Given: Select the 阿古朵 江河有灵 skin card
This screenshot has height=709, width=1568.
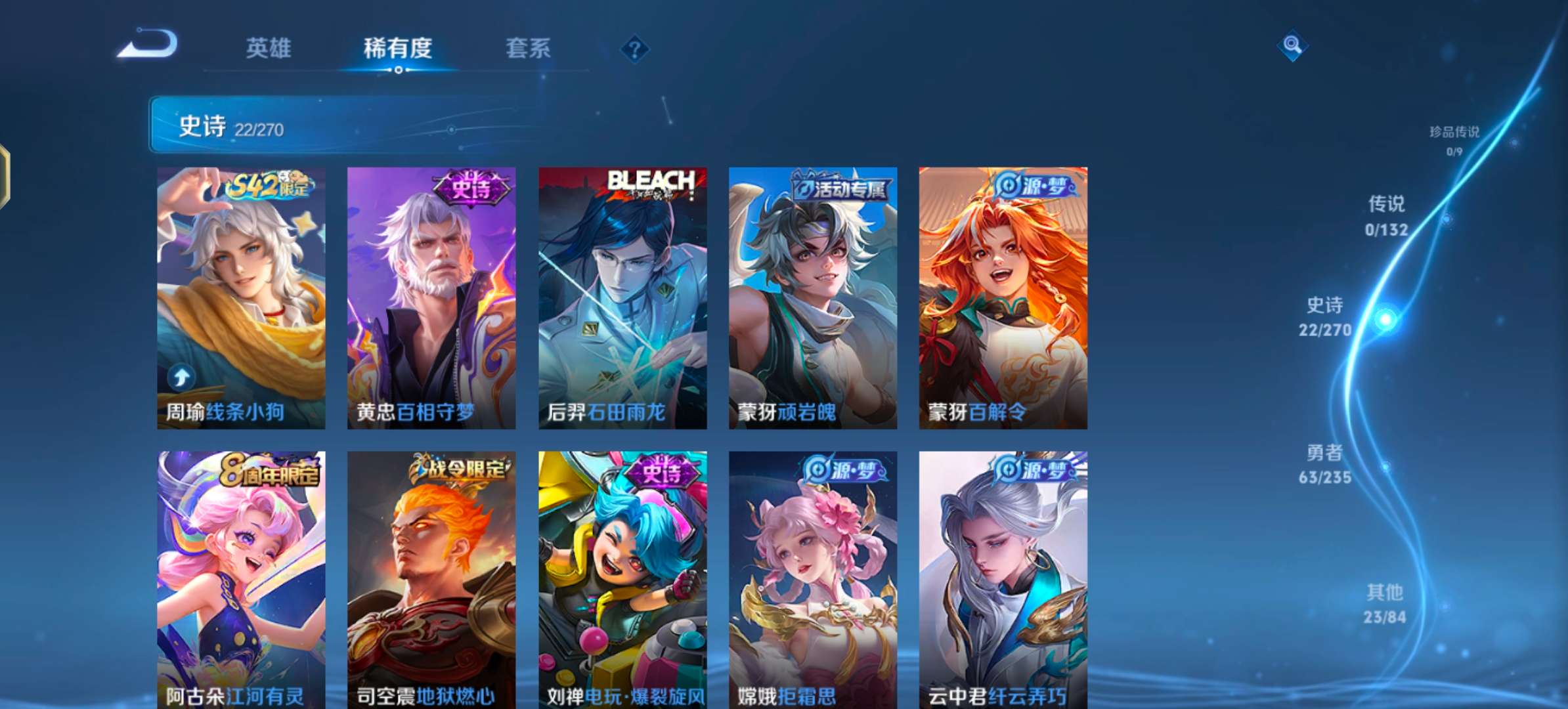Looking at the screenshot, I should [241, 579].
